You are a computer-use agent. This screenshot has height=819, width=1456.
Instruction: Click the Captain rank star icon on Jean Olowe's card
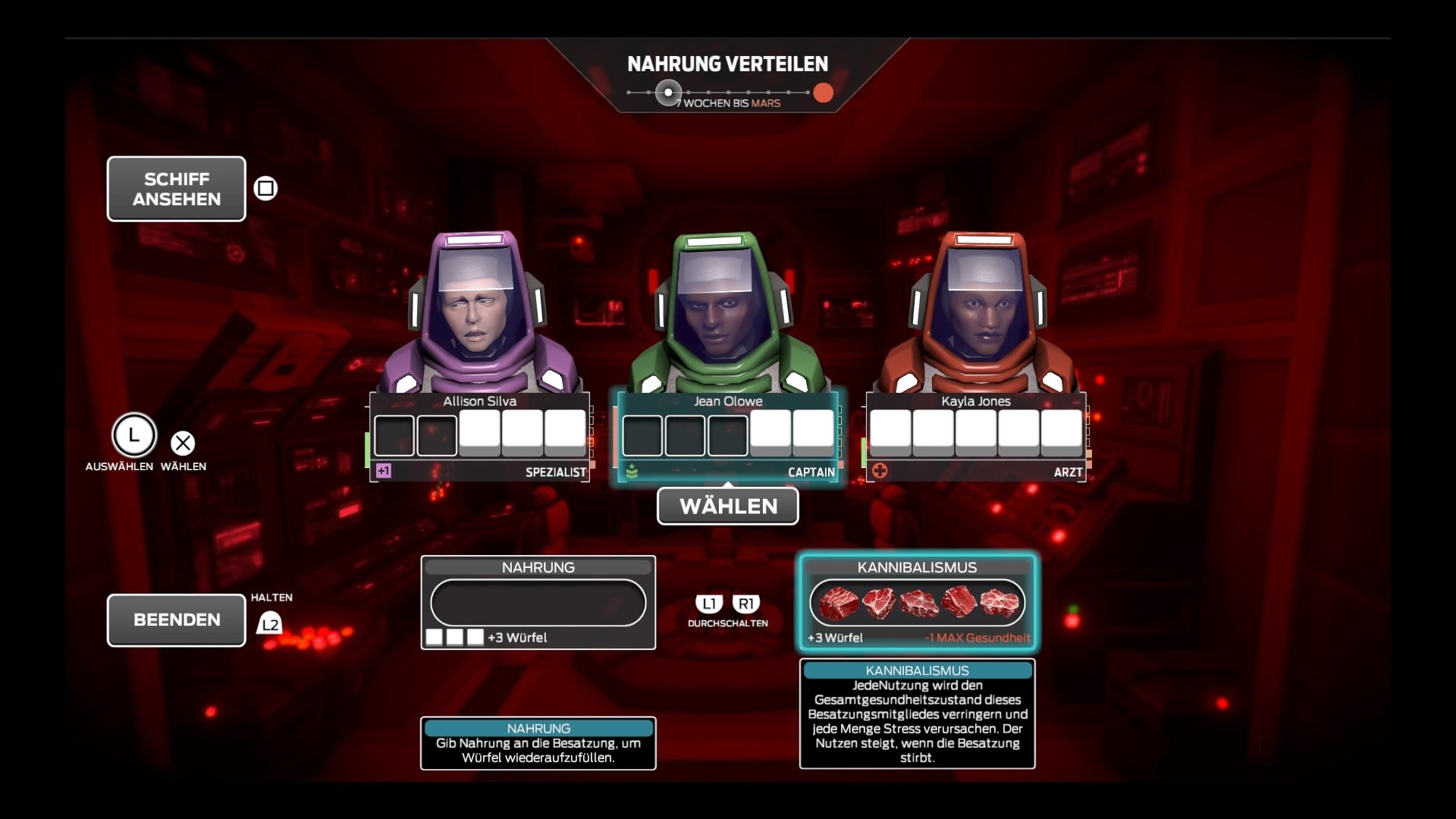click(633, 471)
